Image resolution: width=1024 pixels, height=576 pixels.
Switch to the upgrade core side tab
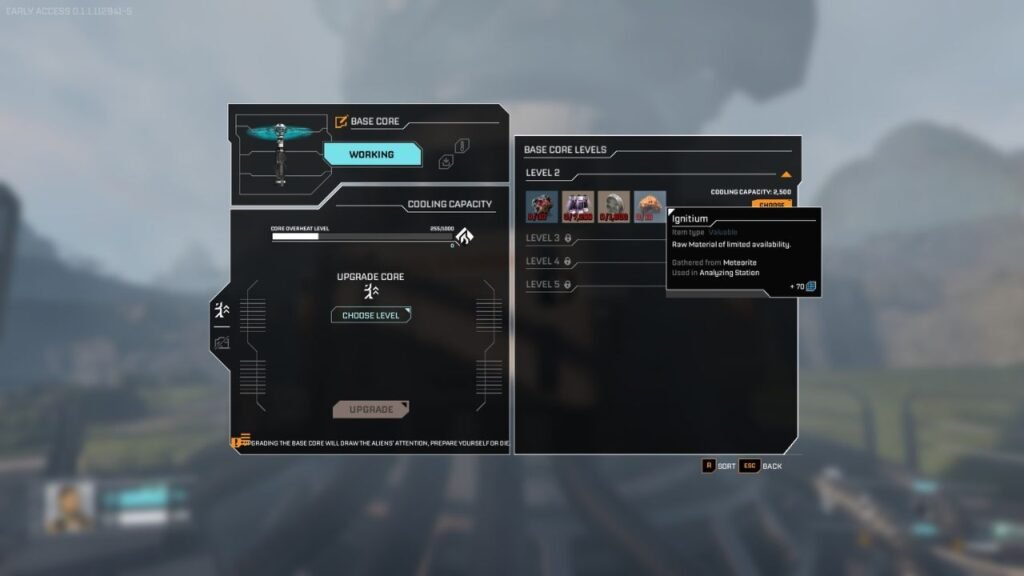221,312
